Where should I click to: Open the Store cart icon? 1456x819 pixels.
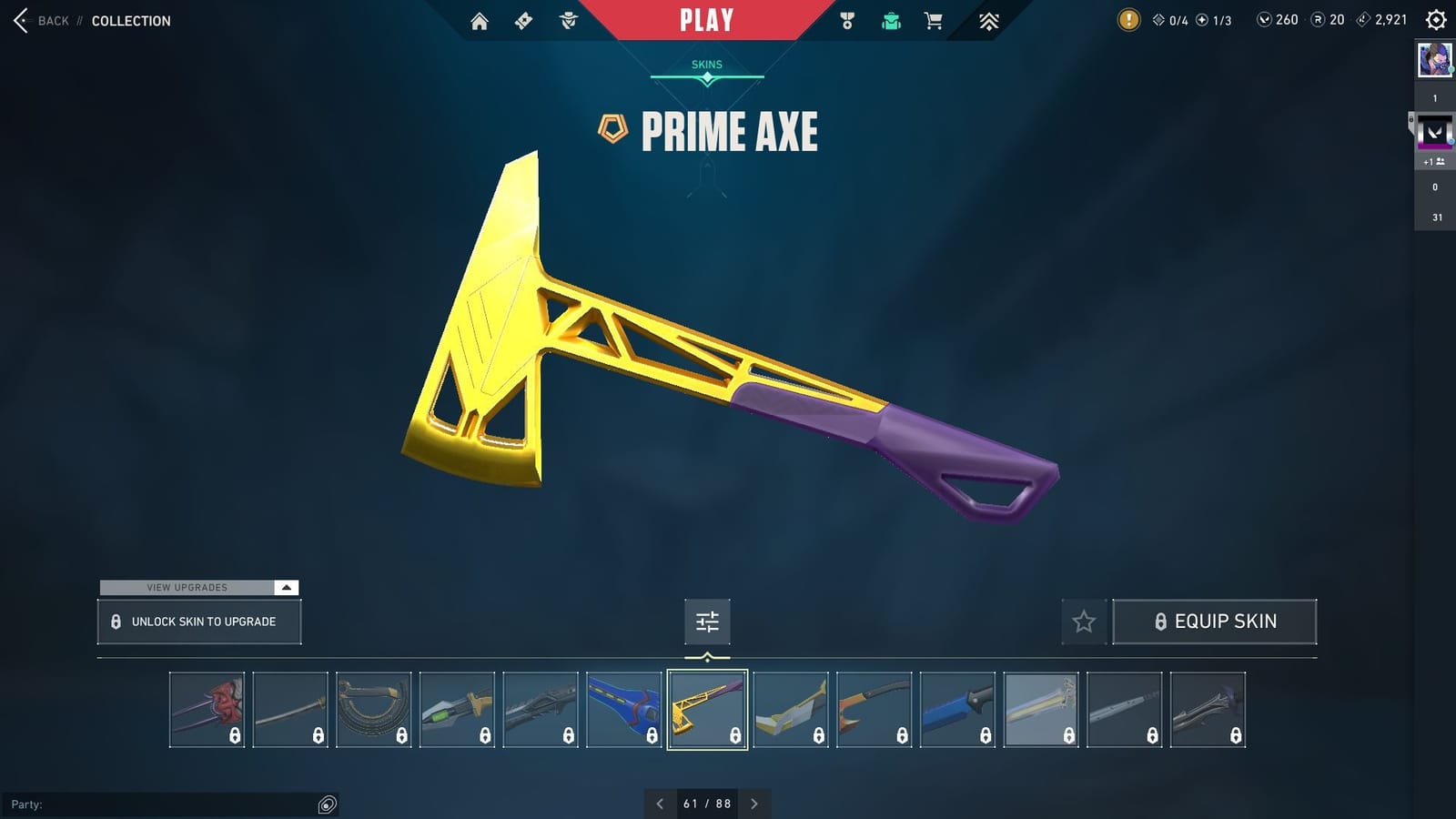tap(934, 19)
